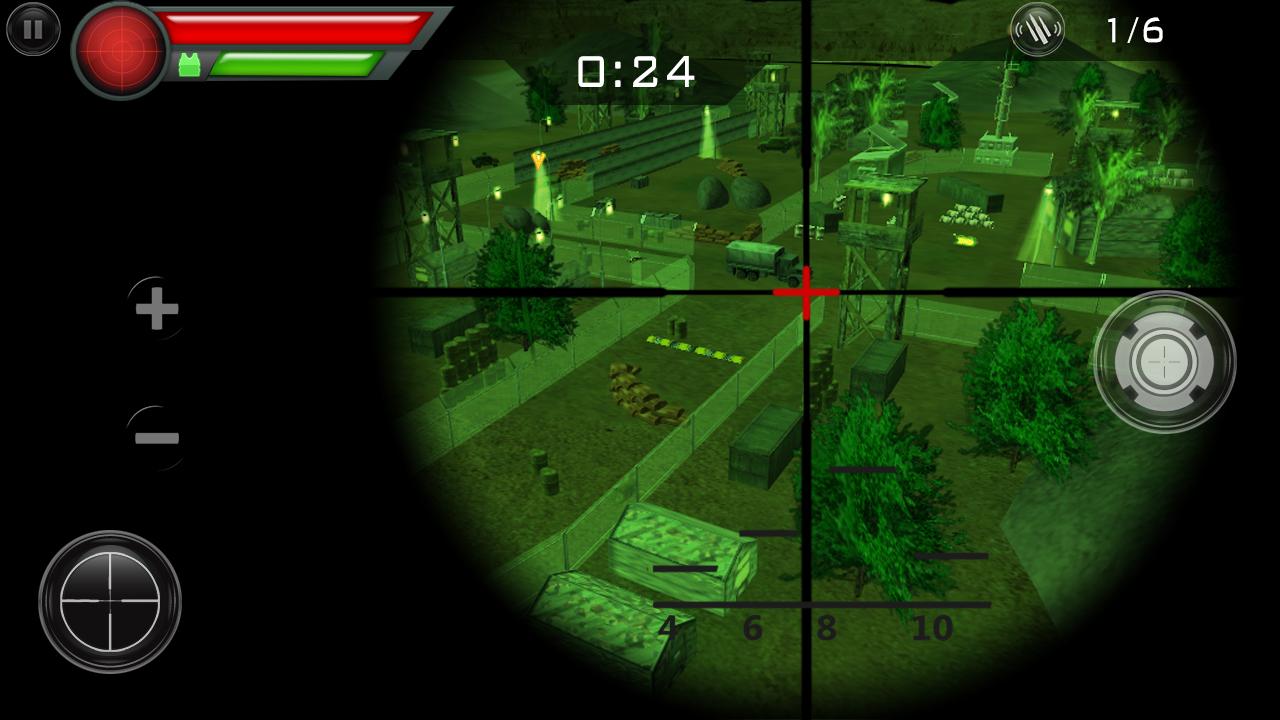Tap the plus icon to zoom in
The image size is (1280, 720).
[155, 310]
